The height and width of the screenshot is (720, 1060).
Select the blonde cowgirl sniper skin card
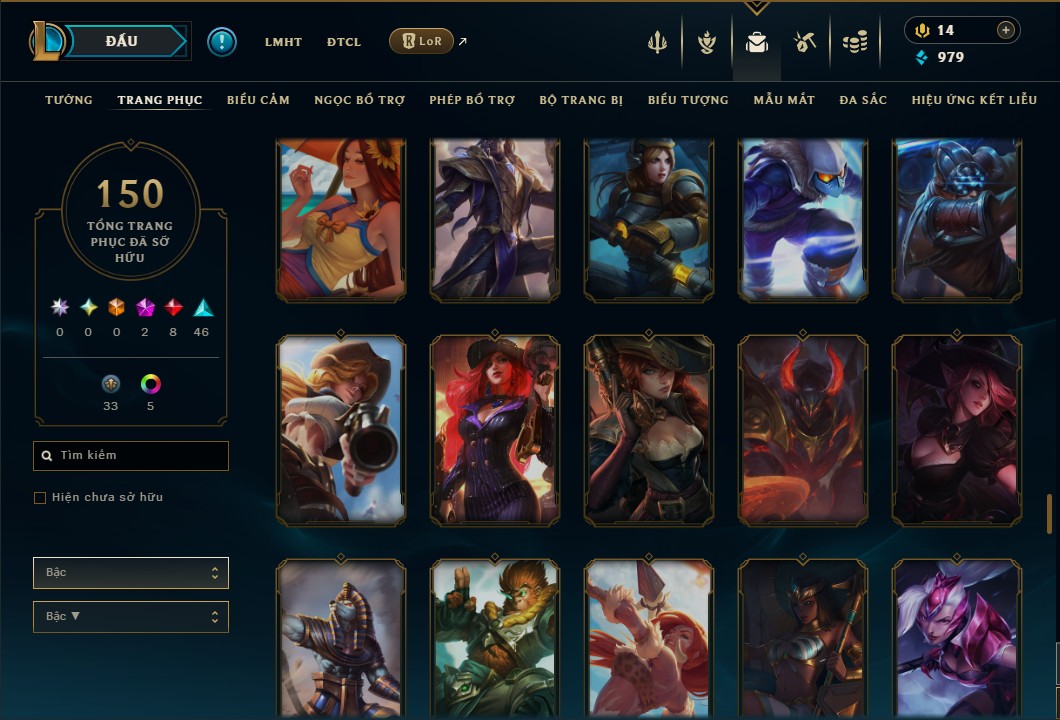pos(341,430)
